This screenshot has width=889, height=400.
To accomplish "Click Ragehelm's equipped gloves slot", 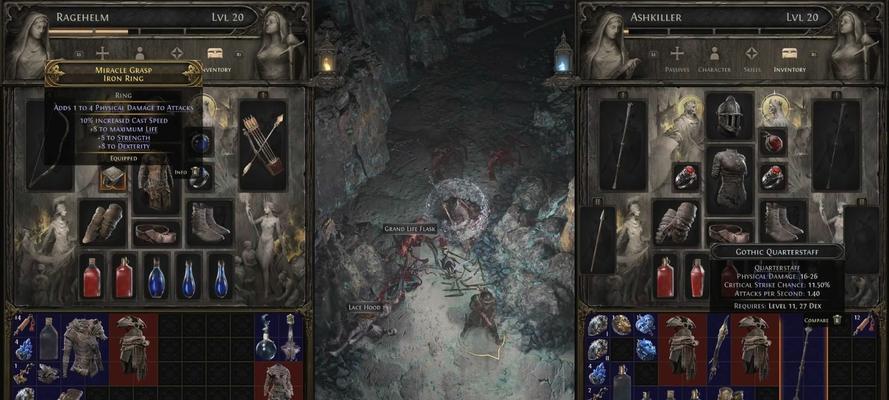I will tap(103, 223).
